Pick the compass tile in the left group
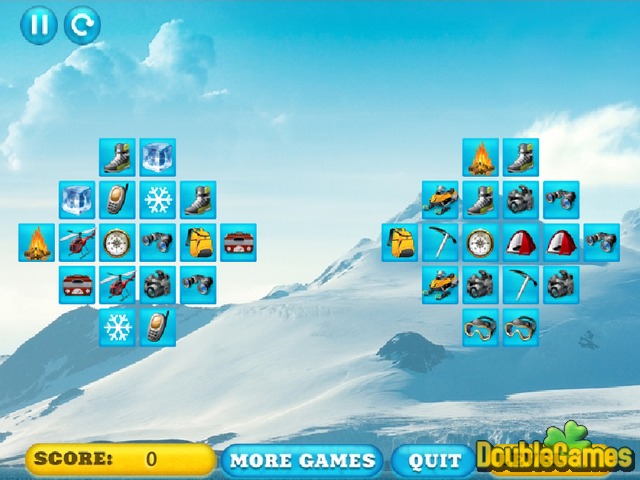The height and width of the screenshot is (480, 640). (117, 243)
